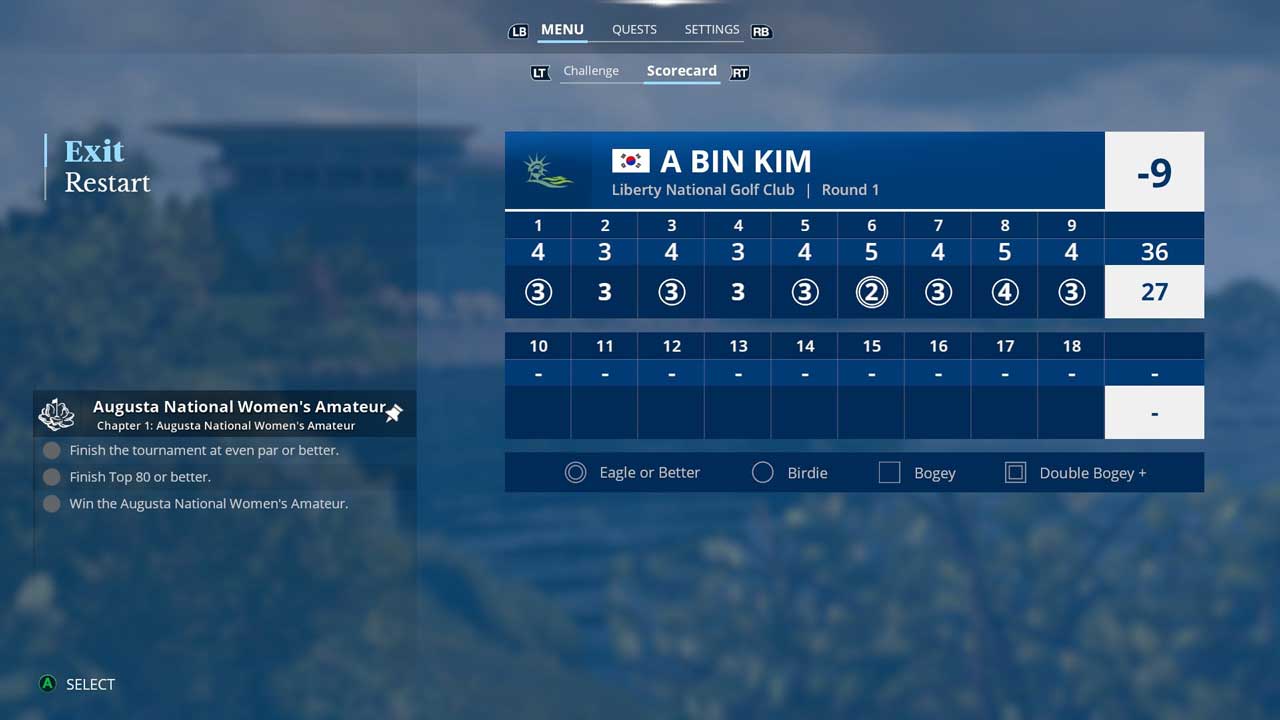Switch to the Quests tab
Viewport: 1280px width, 720px height.
pos(634,30)
